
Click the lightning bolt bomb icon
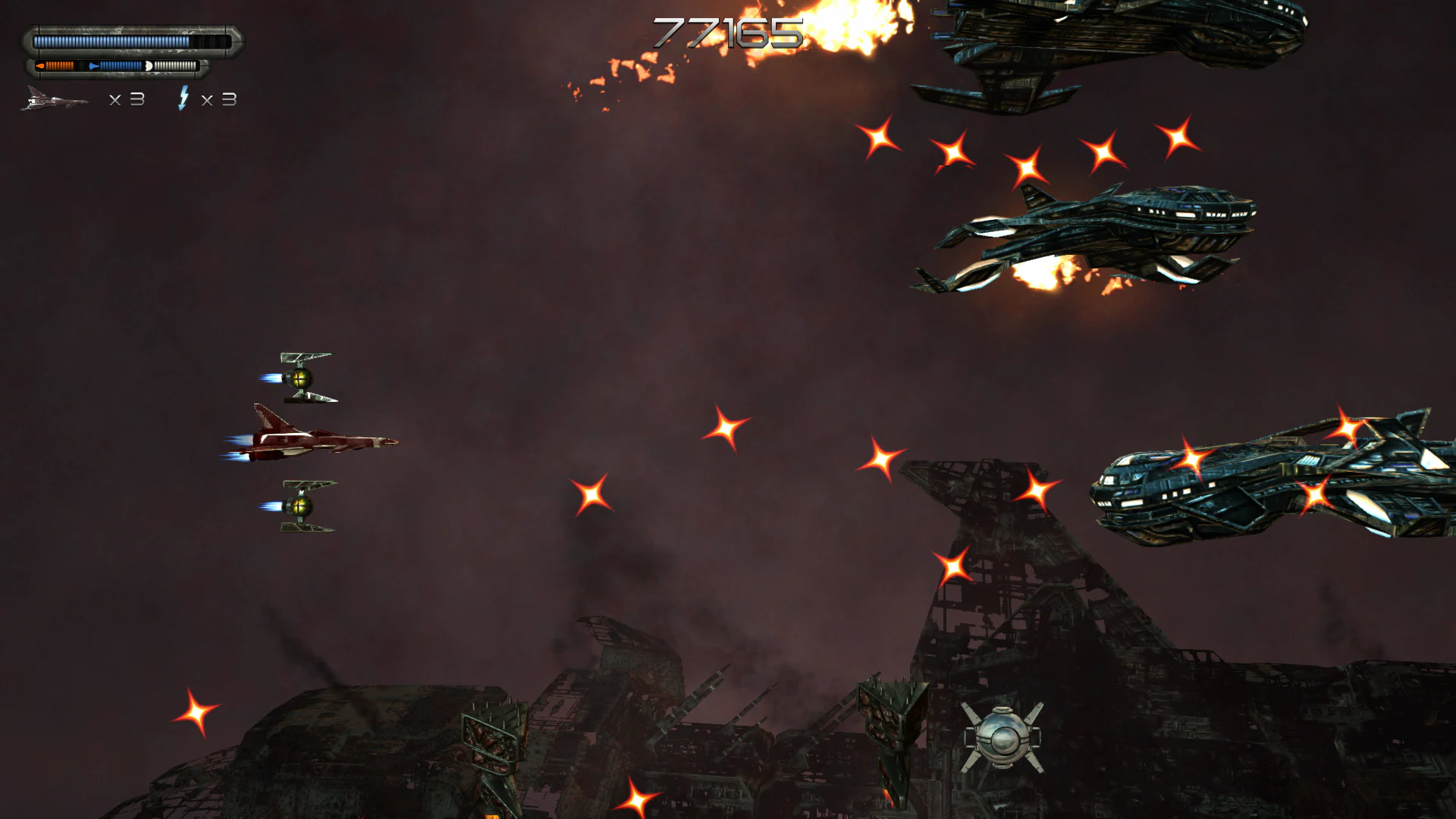pos(184,97)
